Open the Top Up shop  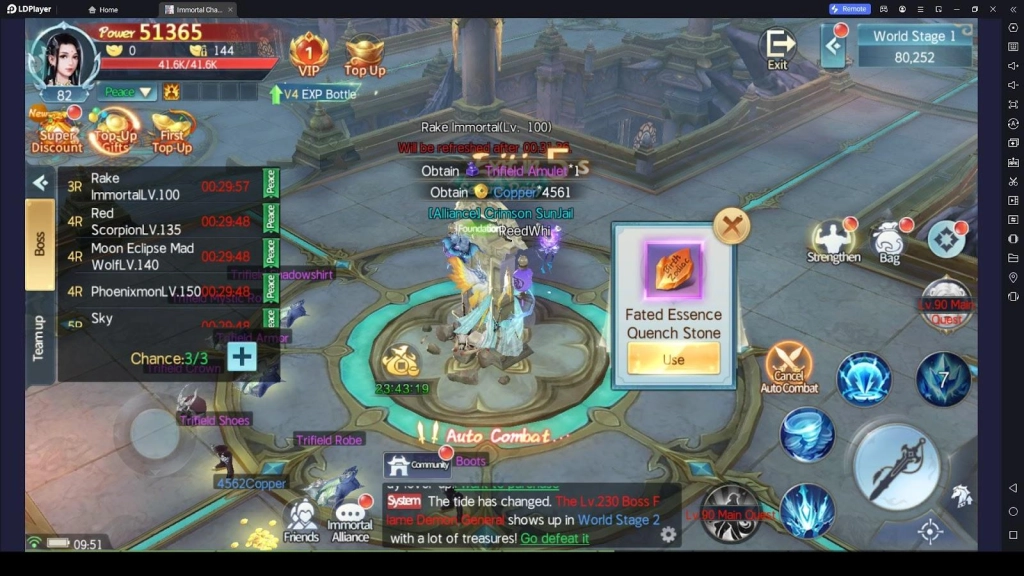click(365, 55)
